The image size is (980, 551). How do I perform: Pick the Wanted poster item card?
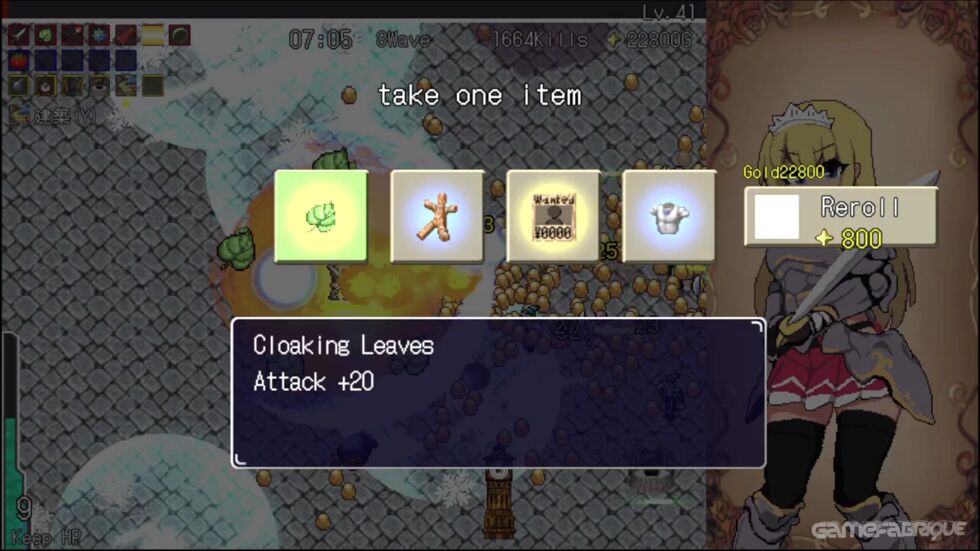tap(553, 216)
